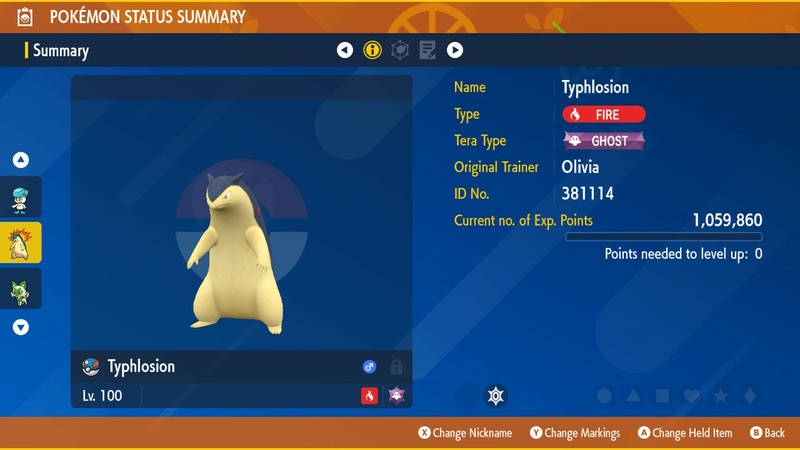The image size is (800, 450).
Task: Toggle the triangle marking
Action: [x=633, y=396]
